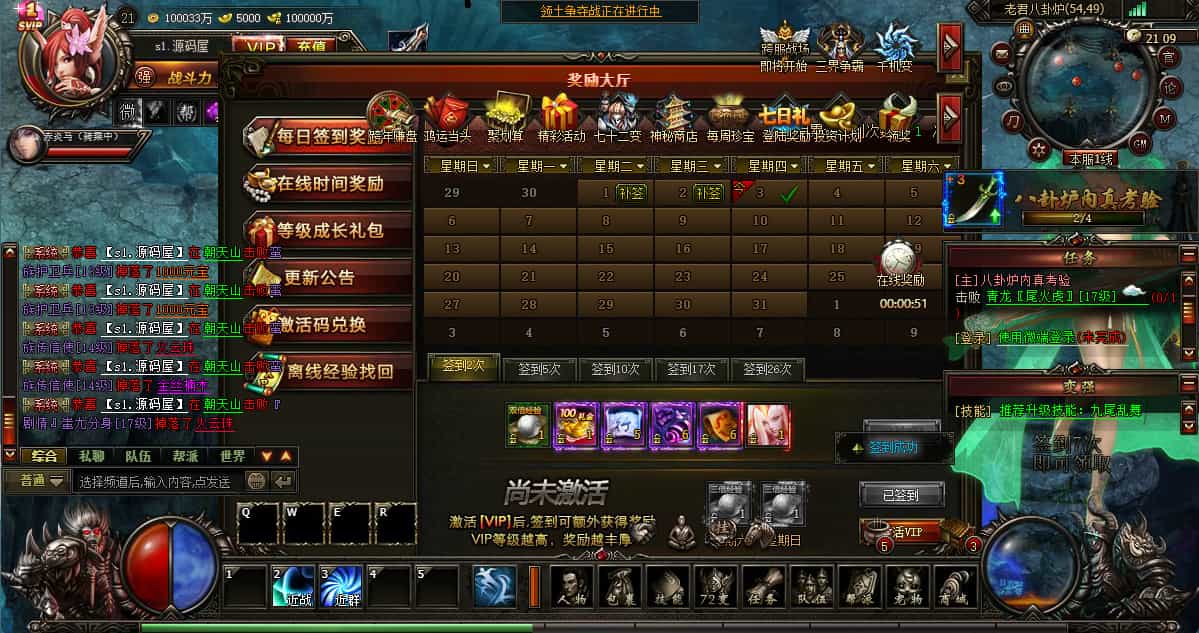Switch to the 签到5次 reward tab
Screen dimensions: 1199x633
tap(539, 369)
